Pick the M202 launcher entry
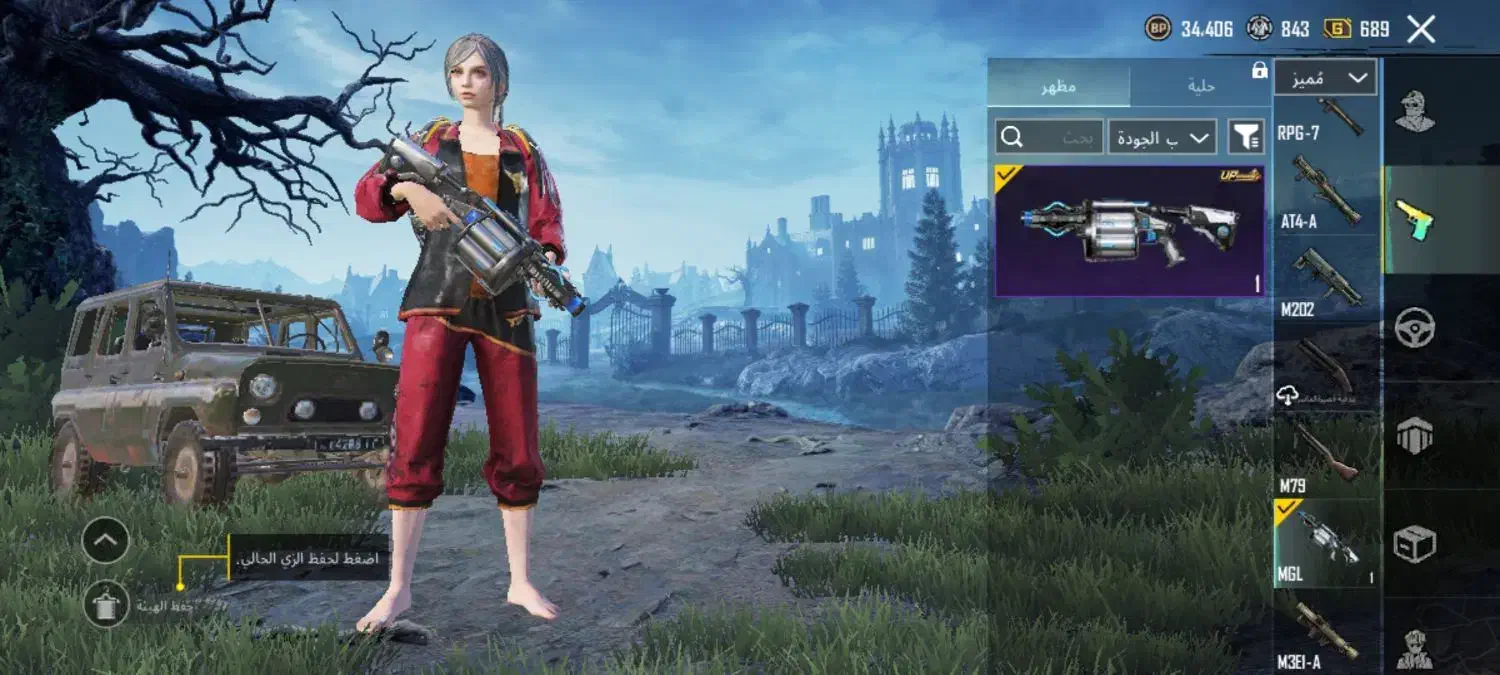Screen dimensions: 1500x675 coord(1326,281)
